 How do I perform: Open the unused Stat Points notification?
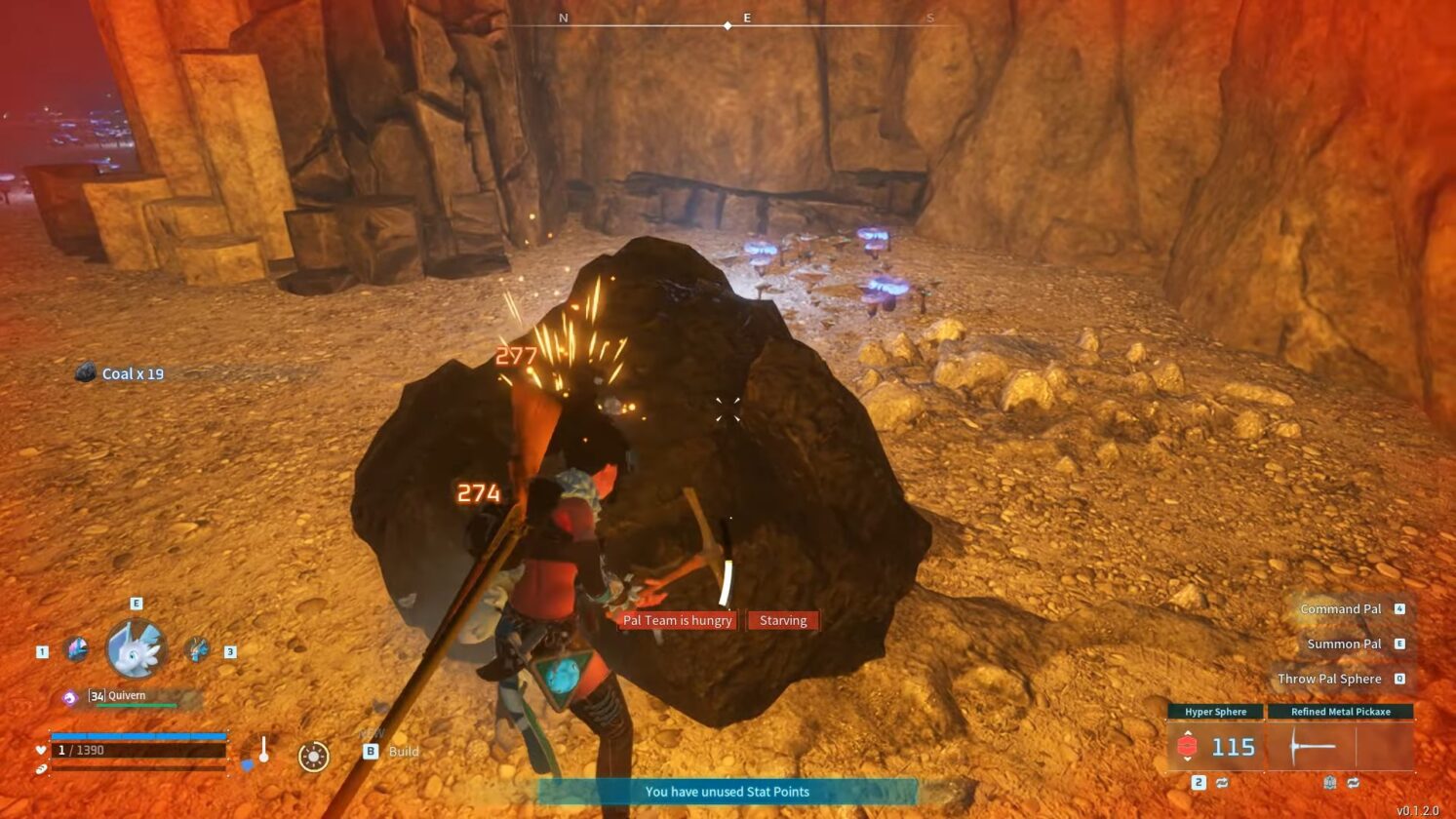coord(728,792)
